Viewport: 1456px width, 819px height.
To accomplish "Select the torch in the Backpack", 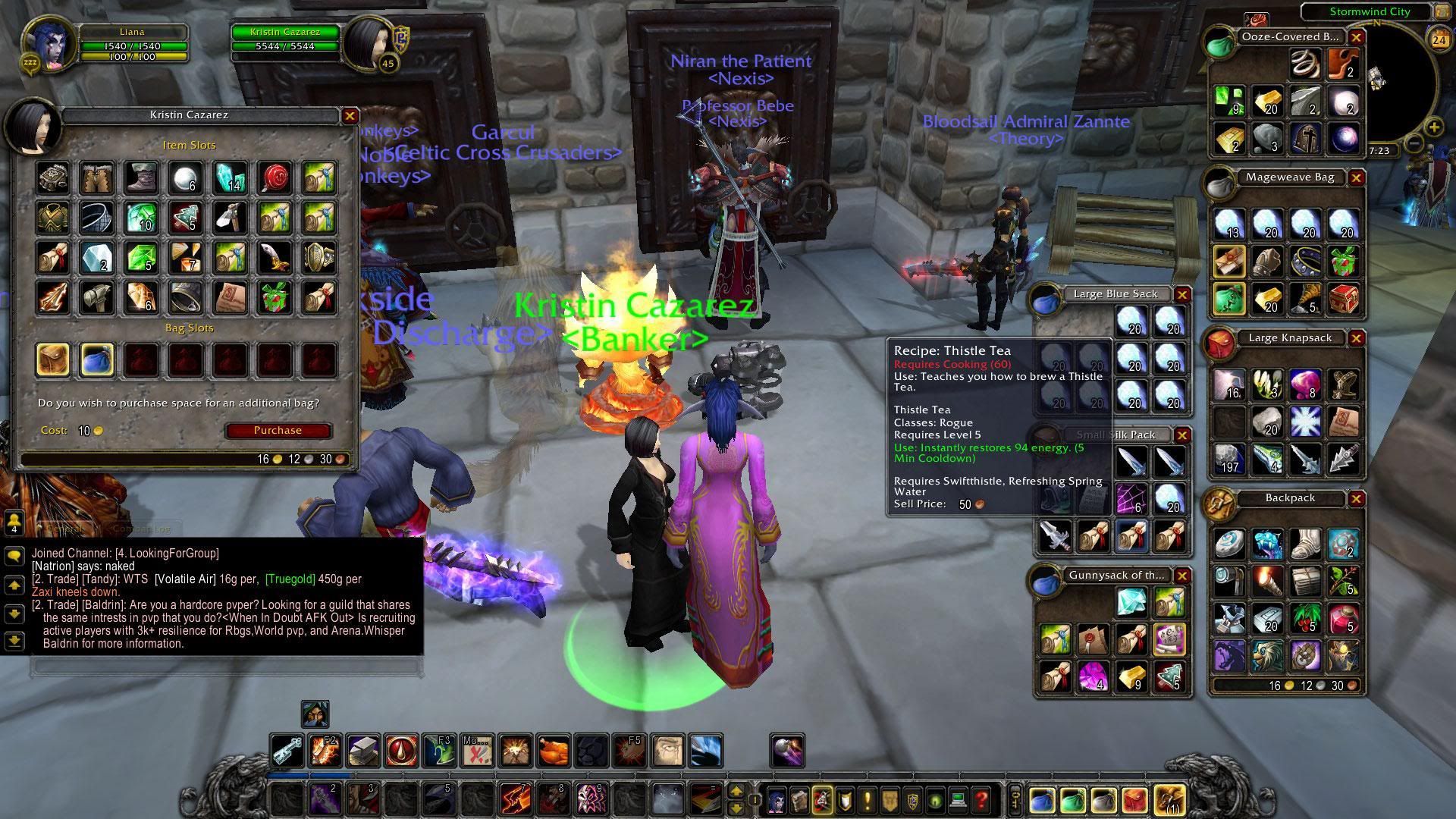I will (1266, 581).
